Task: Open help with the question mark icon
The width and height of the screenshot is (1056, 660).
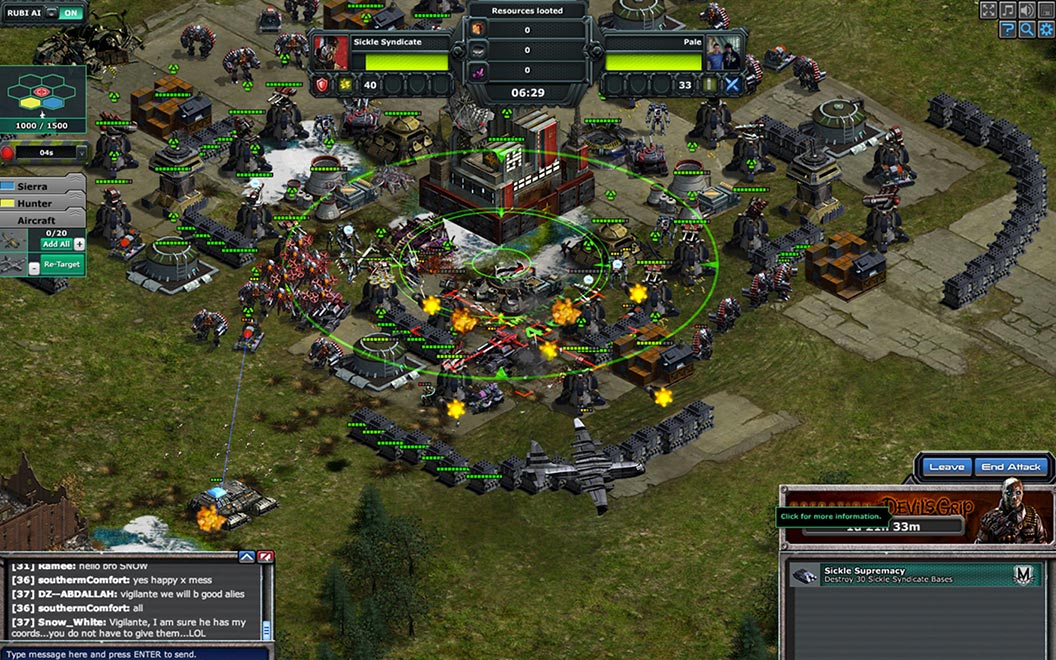Action: [x=1008, y=29]
